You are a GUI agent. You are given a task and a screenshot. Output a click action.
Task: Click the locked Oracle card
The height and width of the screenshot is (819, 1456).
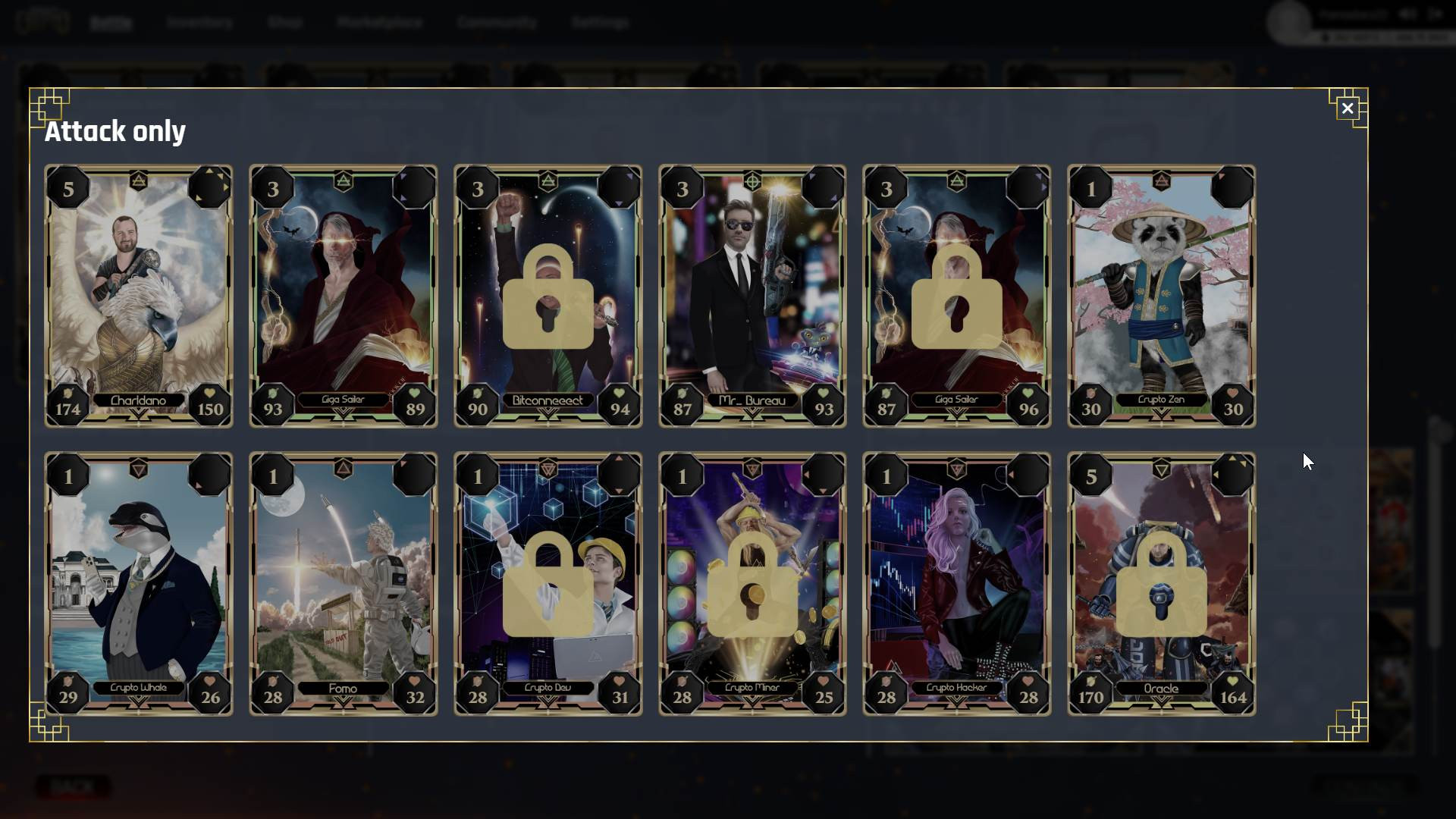pos(1161,584)
